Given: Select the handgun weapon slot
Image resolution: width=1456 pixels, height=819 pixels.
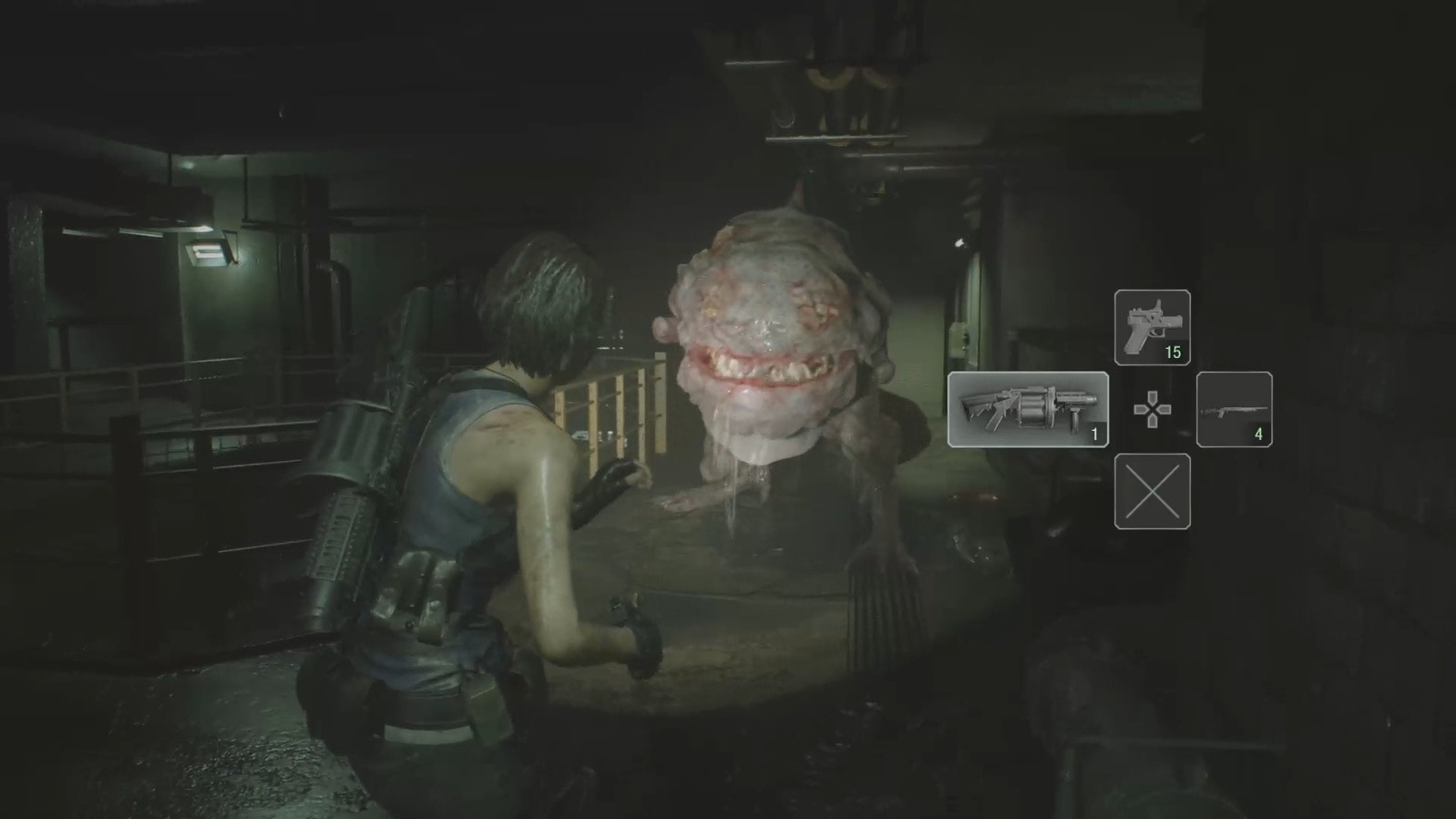Looking at the screenshot, I should [1152, 327].
